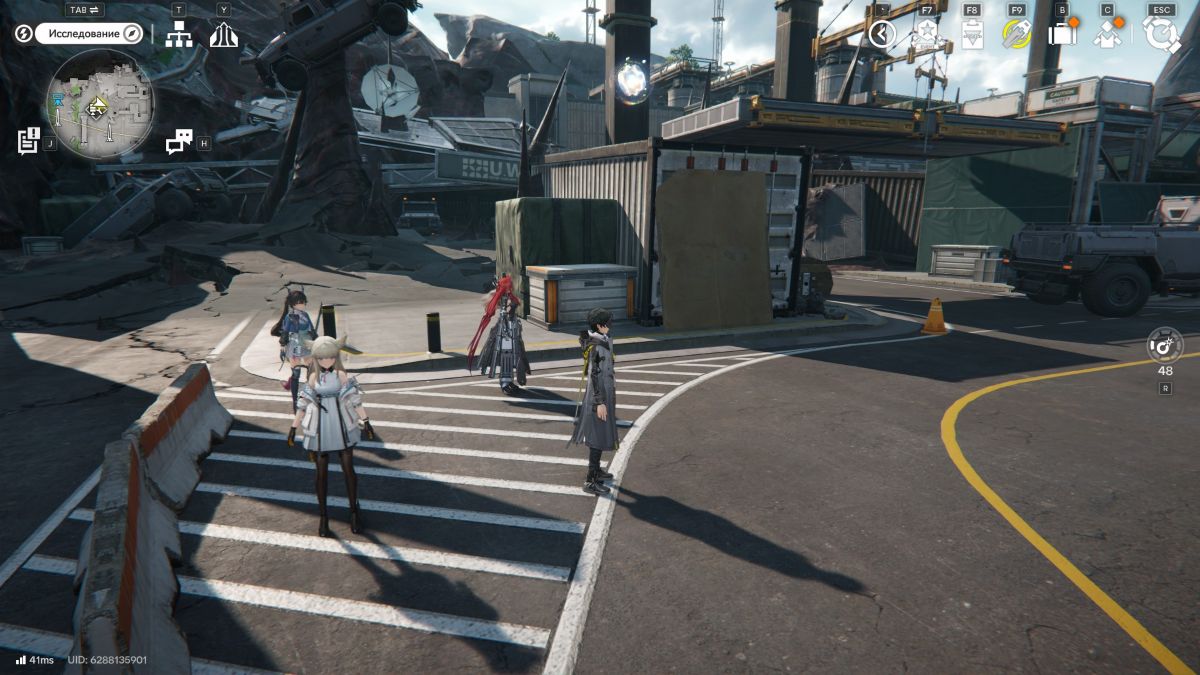The height and width of the screenshot is (675, 1200).
Task: Open the yellow-ringed ticket icon
Action: pos(1017,35)
